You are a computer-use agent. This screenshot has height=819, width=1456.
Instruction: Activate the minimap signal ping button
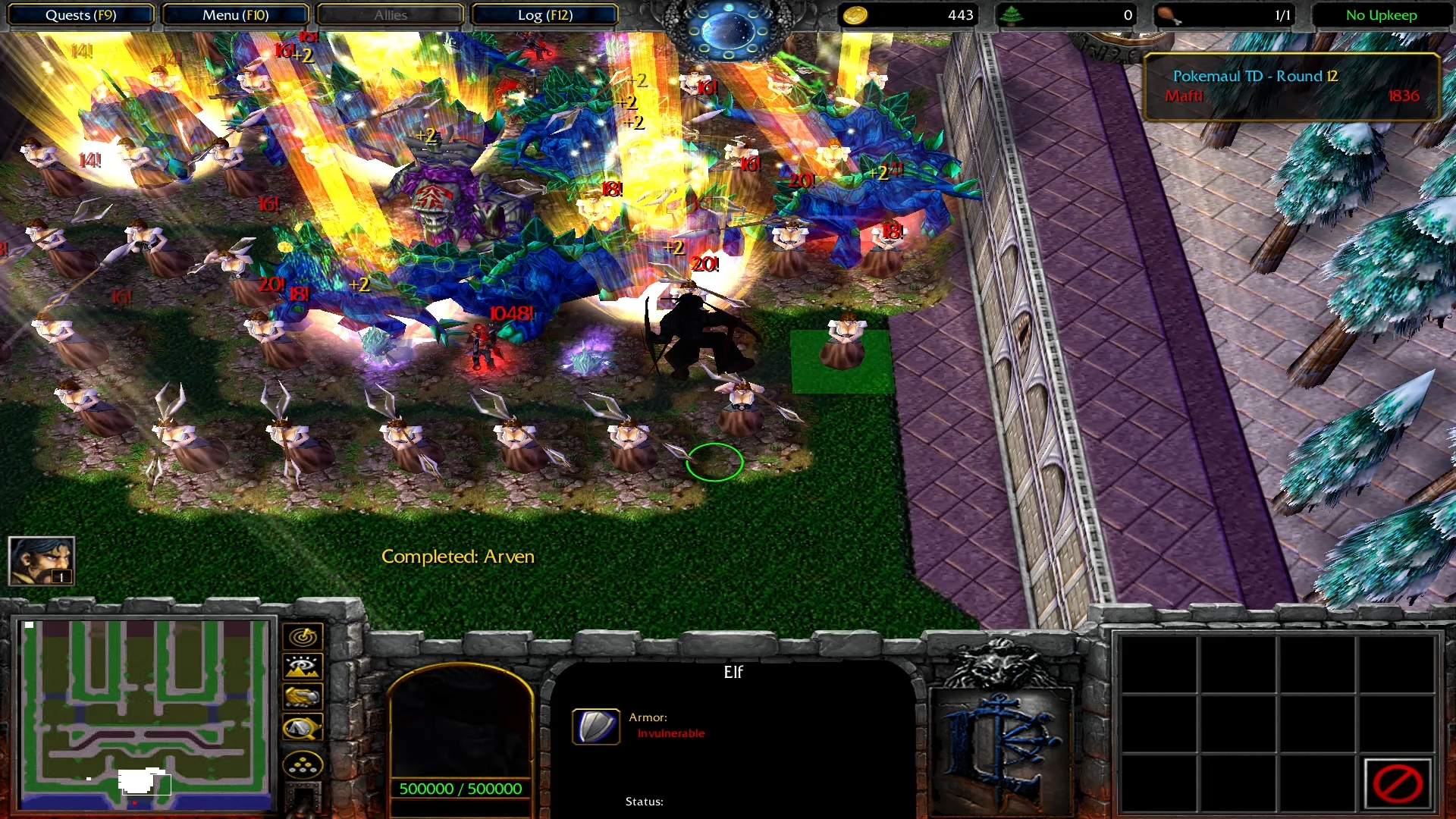(303, 637)
